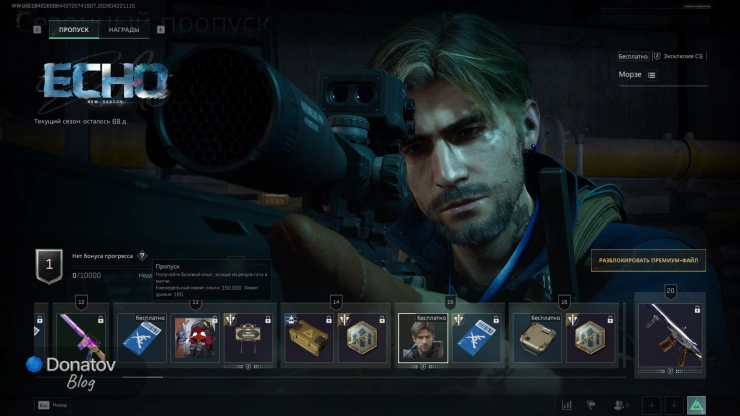Click the green triangle icon in bottom corner
Screen dimensions: 740x416
(x=697, y=405)
